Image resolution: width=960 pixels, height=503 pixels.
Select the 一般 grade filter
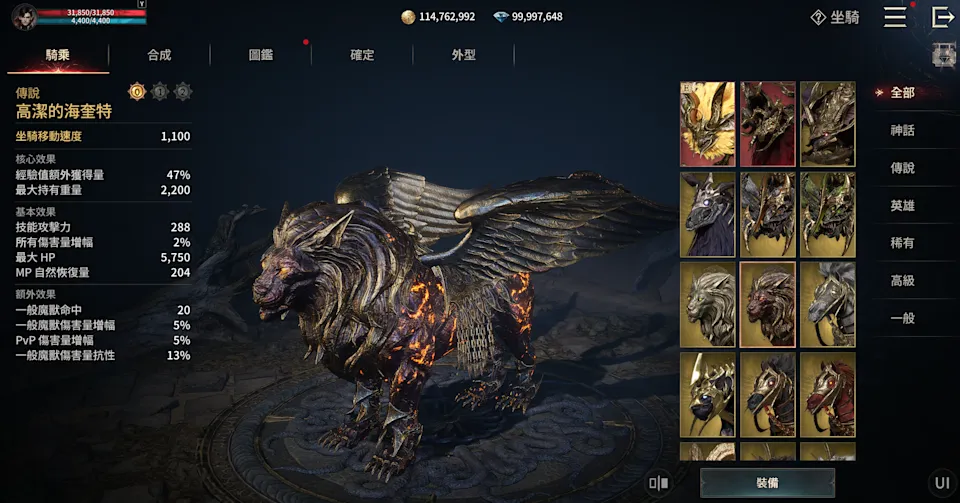[902, 318]
